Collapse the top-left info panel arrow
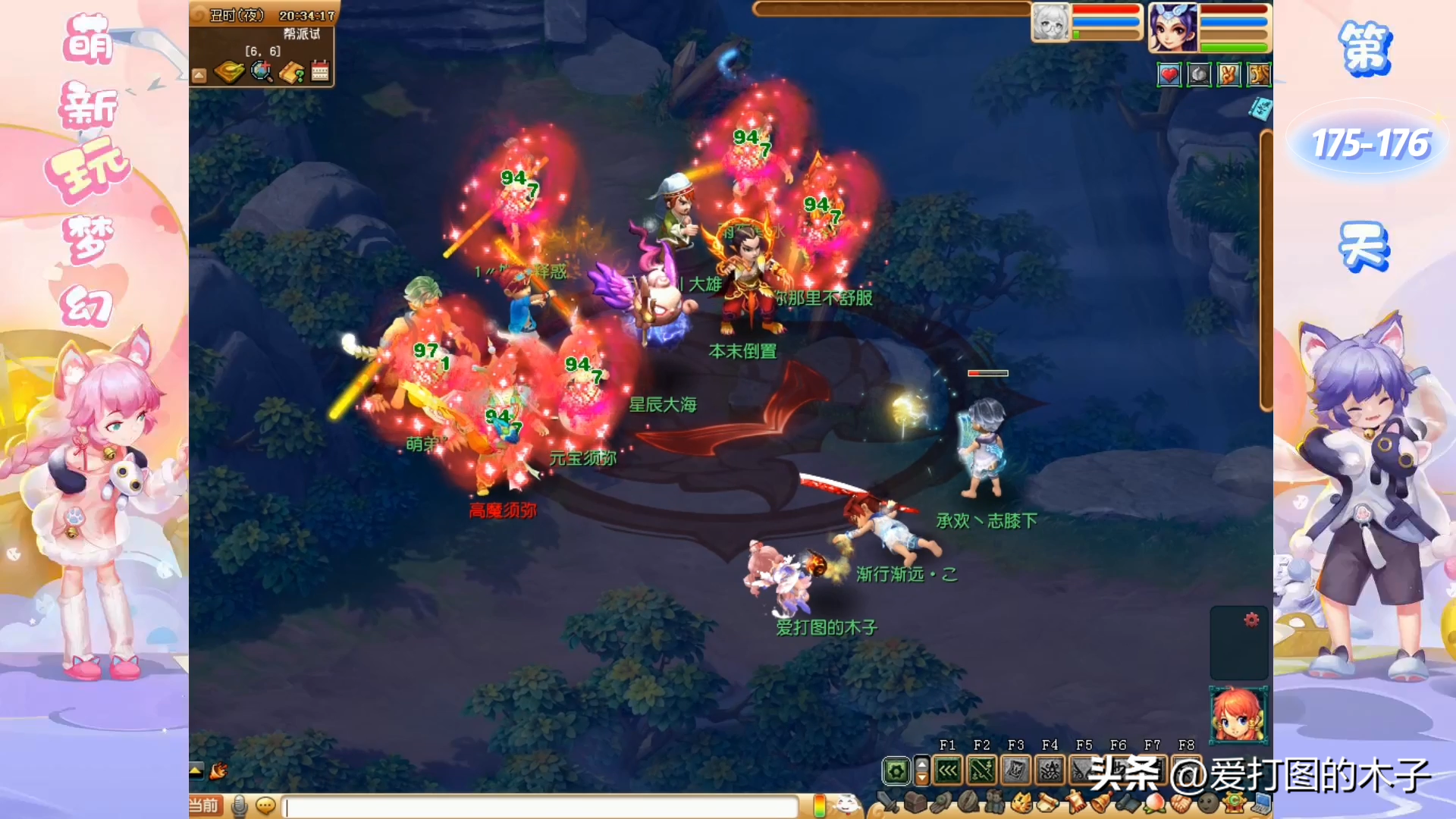The height and width of the screenshot is (819, 1456). [x=199, y=75]
